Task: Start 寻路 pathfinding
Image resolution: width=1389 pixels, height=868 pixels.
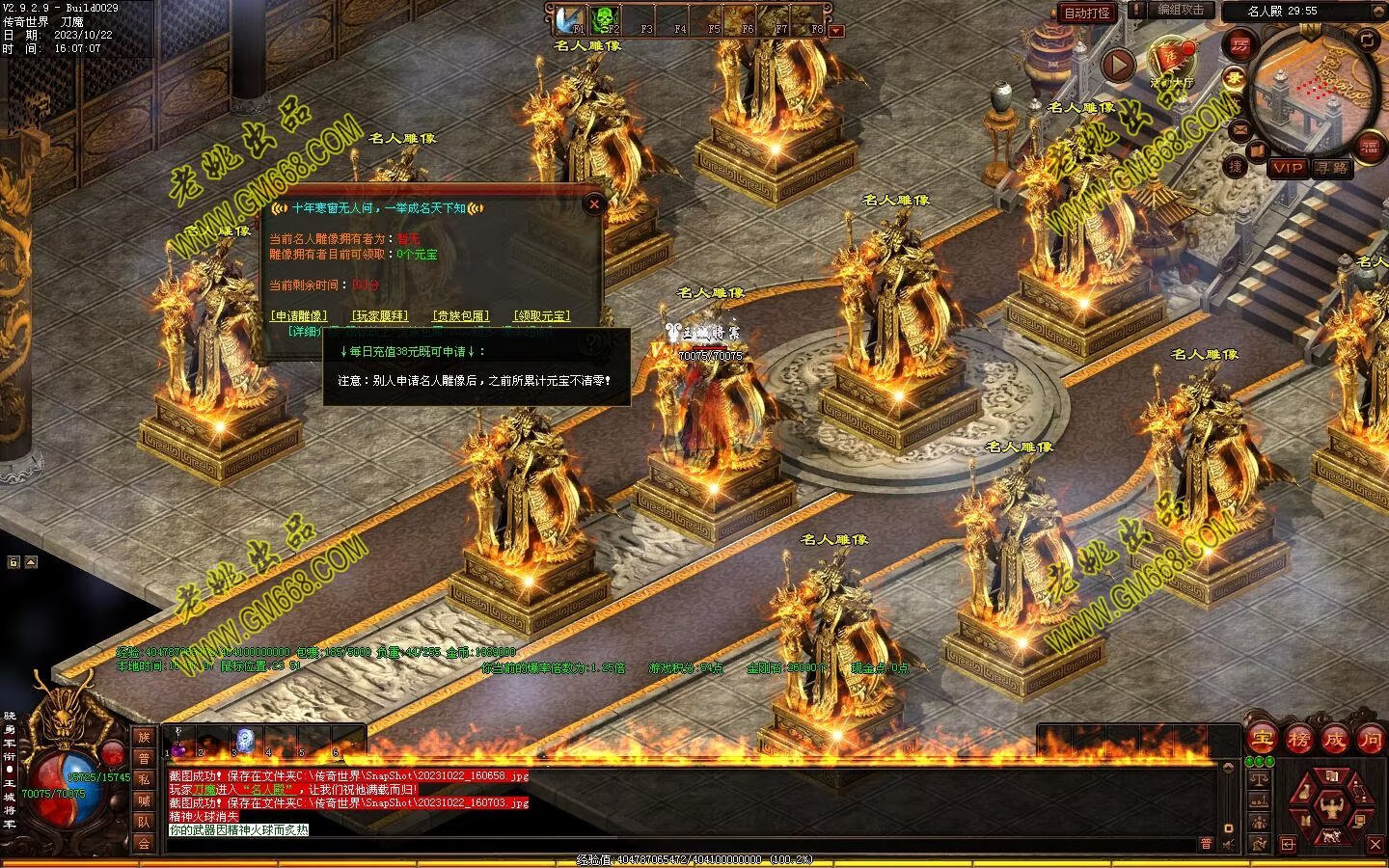Action: pos(1332,167)
